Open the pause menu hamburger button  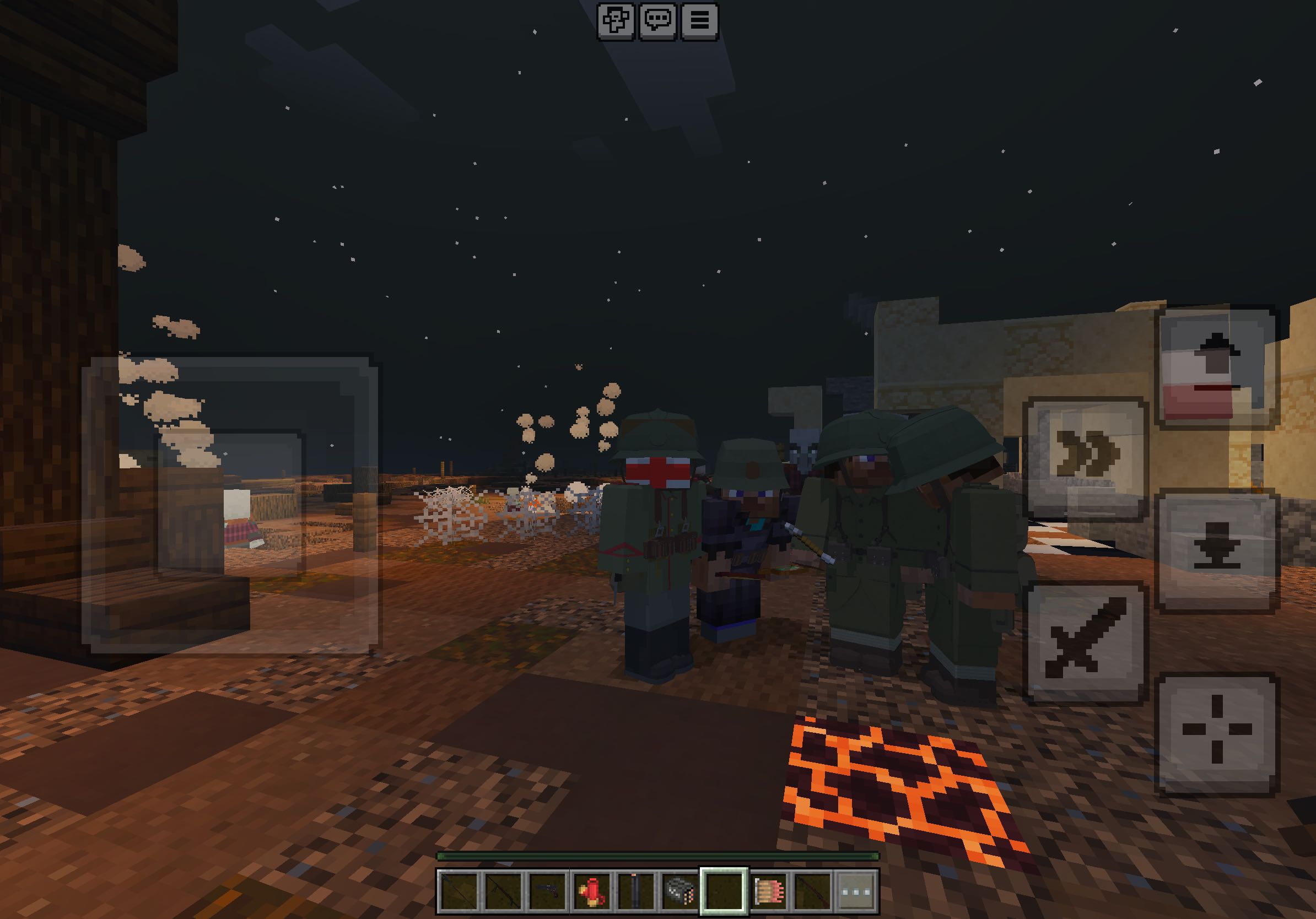[x=699, y=21]
